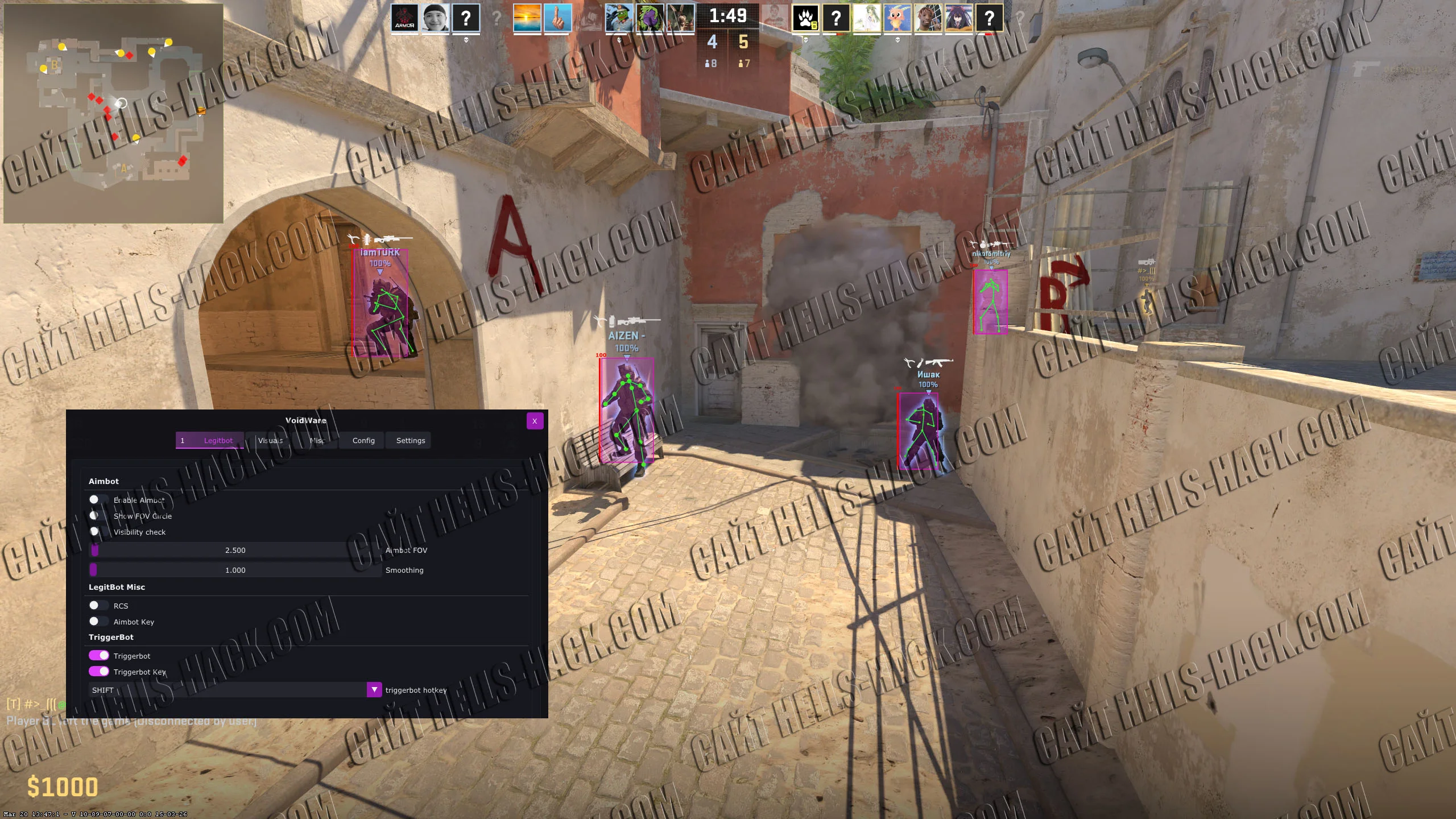The height and width of the screenshot is (819, 1456).
Task: Click the Pepe-in-uniform player avatar
Action: (619, 17)
